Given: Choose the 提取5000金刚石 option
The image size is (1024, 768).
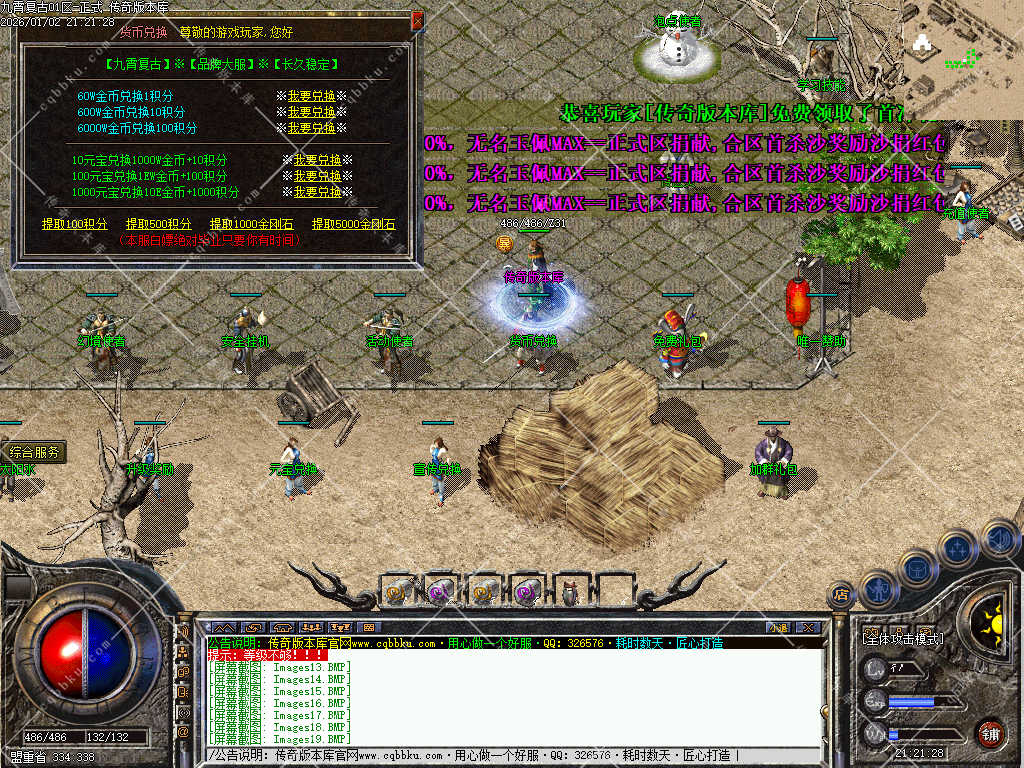Looking at the screenshot, I should pyautogui.click(x=353, y=224).
